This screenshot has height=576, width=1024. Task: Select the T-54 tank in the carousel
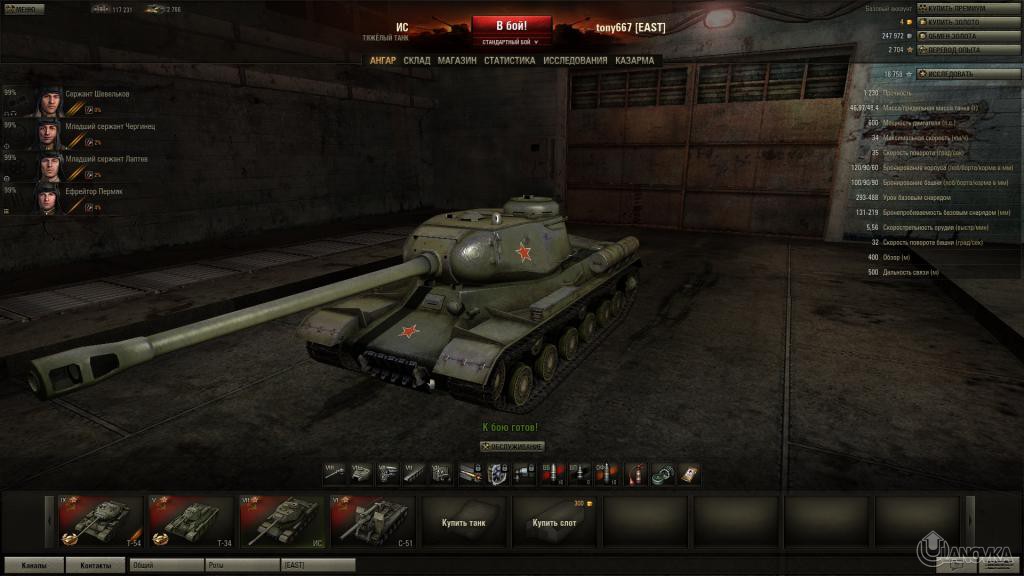pyautogui.click(x=101, y=522)
